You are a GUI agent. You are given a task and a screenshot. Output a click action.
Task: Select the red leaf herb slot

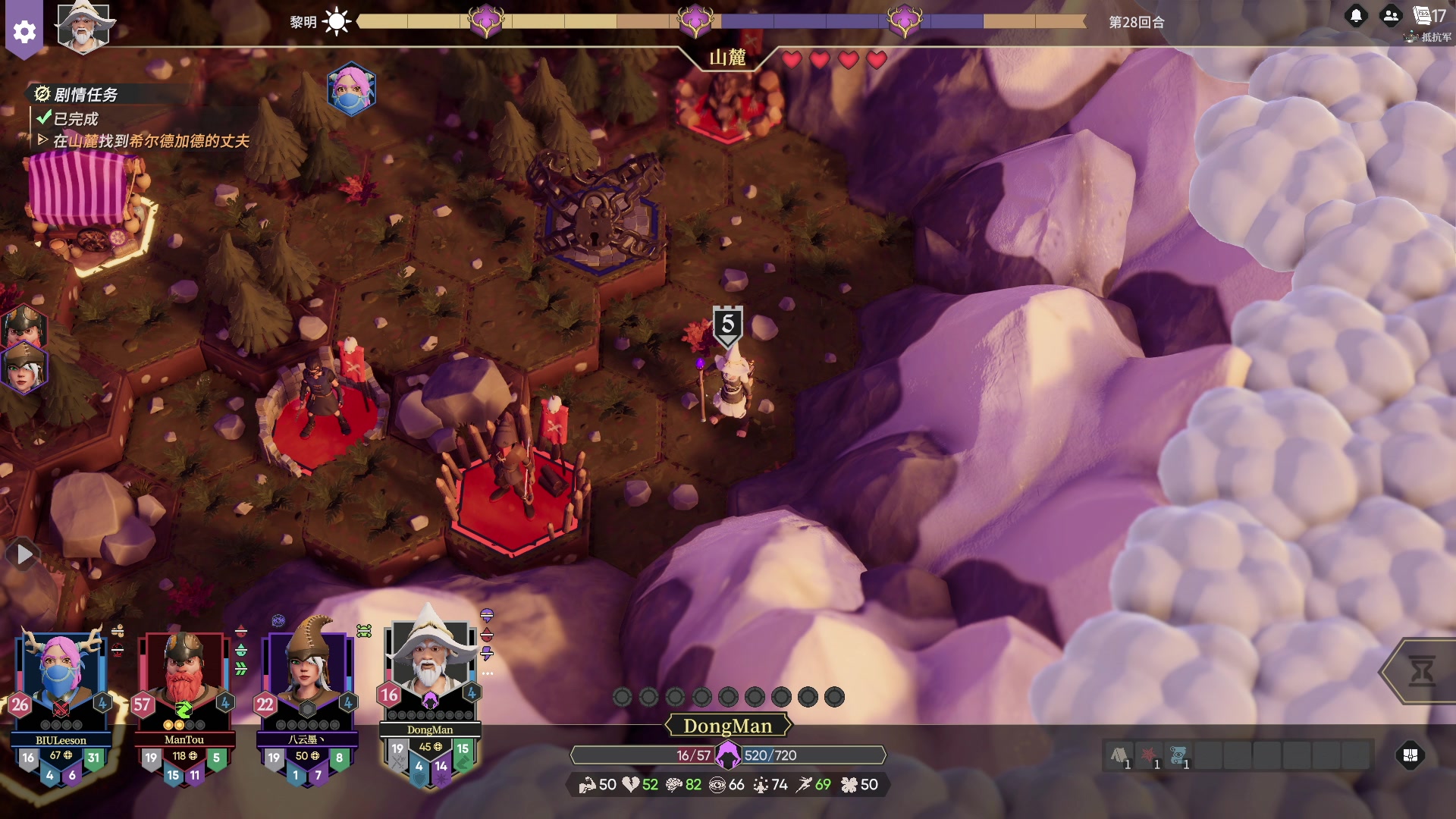pyautogui.click(x=1148, y=755)
